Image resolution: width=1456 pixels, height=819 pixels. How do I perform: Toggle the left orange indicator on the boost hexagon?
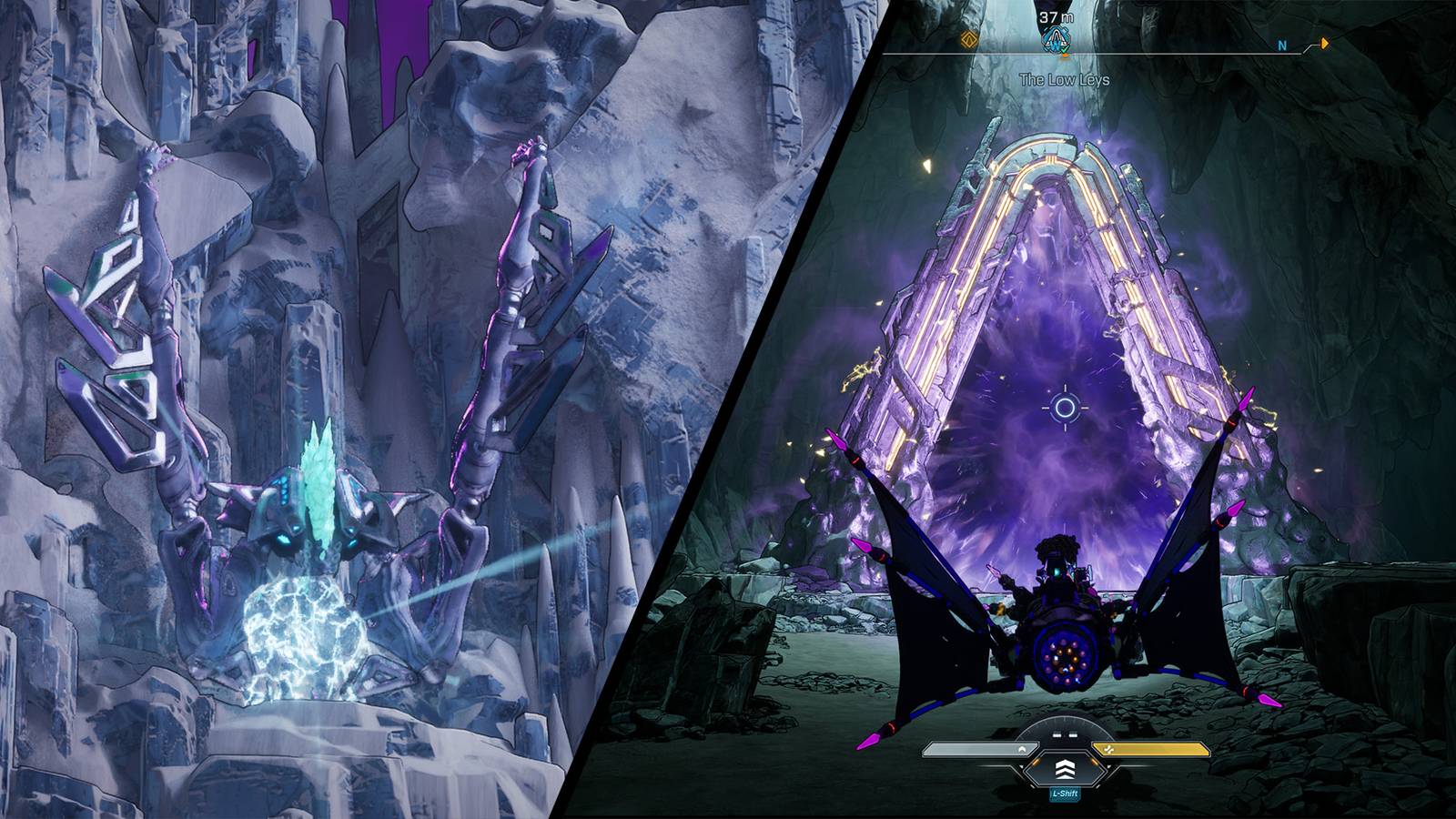point(1036,762)
